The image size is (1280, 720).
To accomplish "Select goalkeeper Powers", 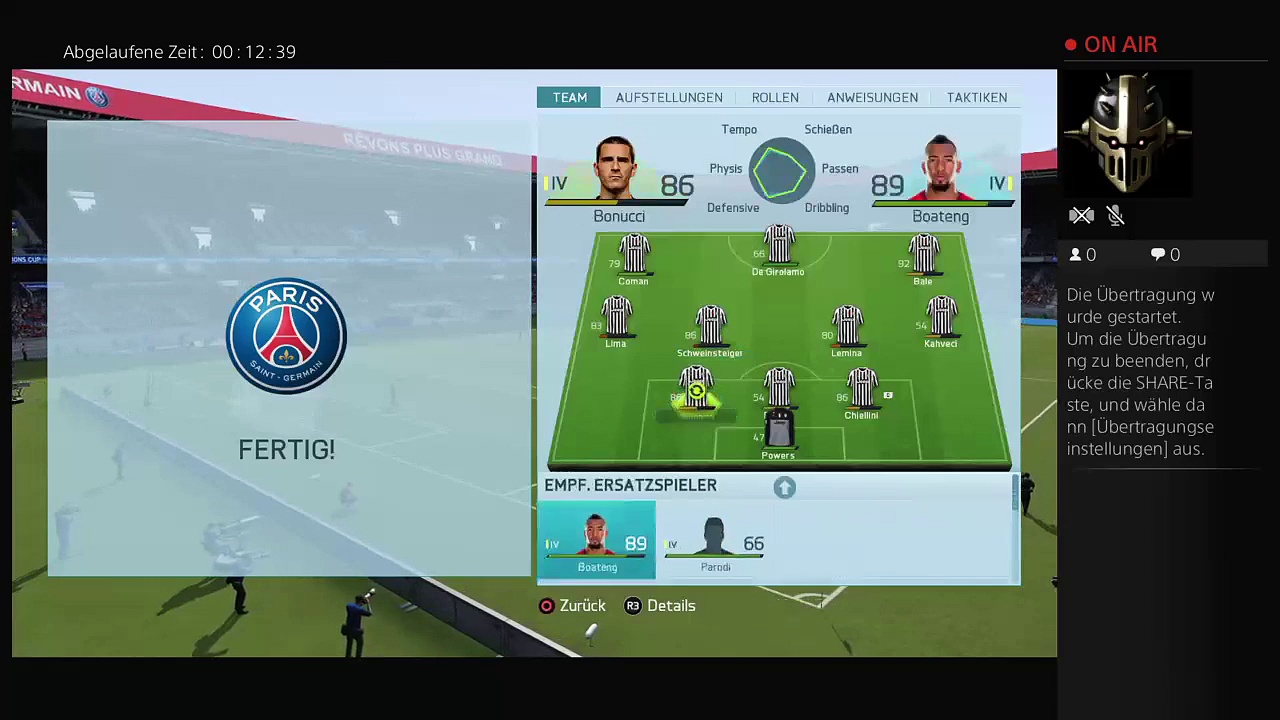I will click(x=778, y=432).
